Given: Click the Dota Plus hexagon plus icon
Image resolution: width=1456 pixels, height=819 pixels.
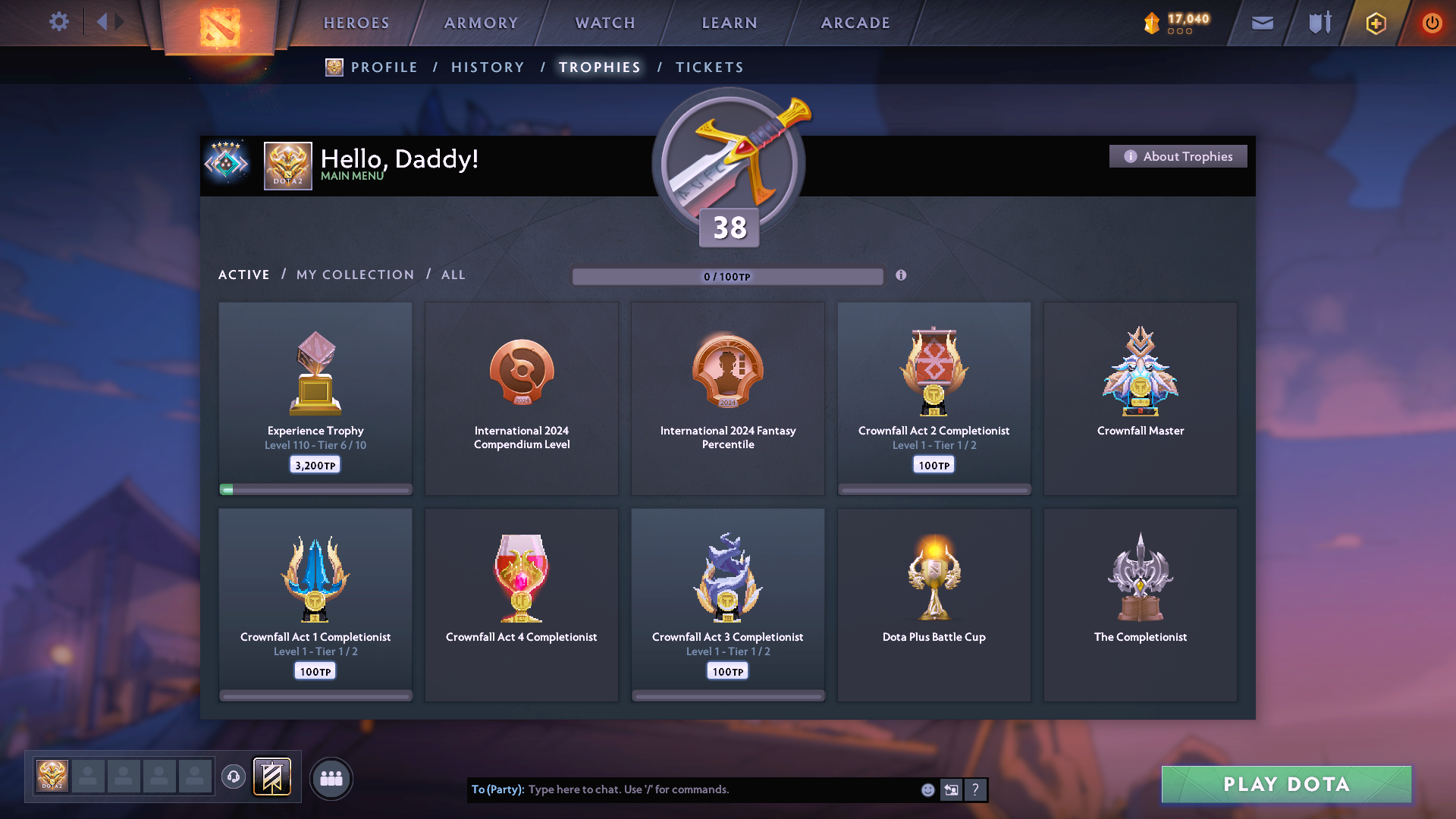Looking at the screenshot, I should pyautogui.click(x=1375, y=23).
